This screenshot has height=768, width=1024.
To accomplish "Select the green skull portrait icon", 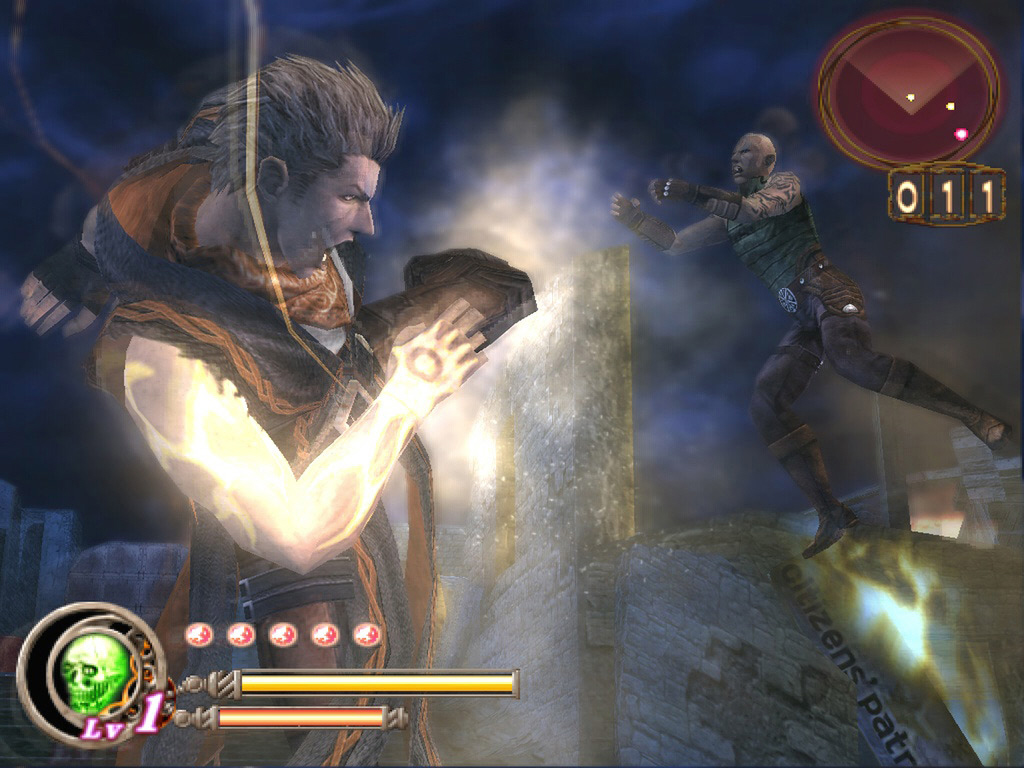I will [94, 673].
